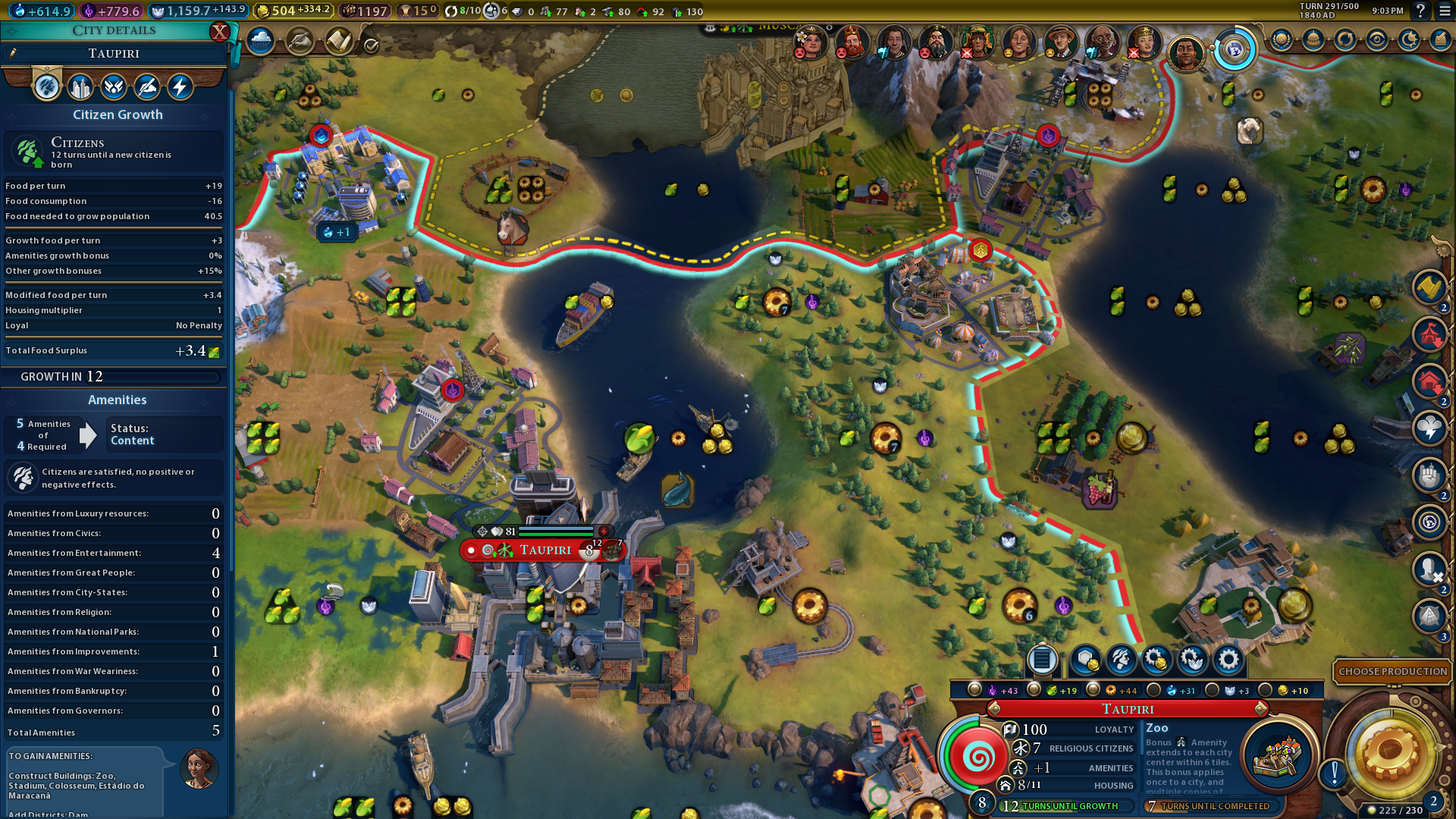Image resolution: width=1456 pixels, height=819 pixels.
Task: Open the religion tab with winged emblem
Action: (x=114, y=87)
